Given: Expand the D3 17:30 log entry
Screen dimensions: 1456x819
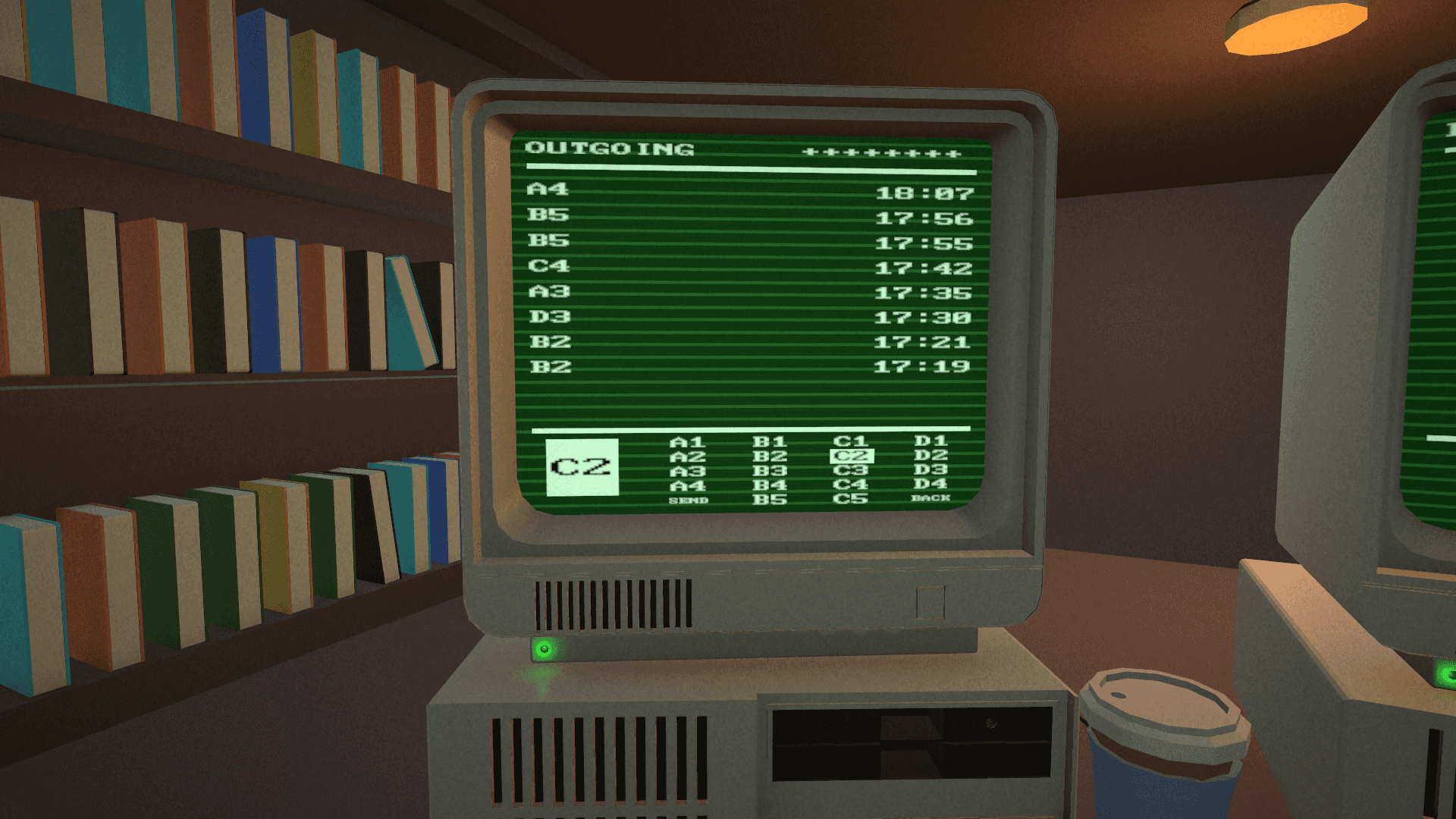Looking at the screenshot, I should pos(751,317).
